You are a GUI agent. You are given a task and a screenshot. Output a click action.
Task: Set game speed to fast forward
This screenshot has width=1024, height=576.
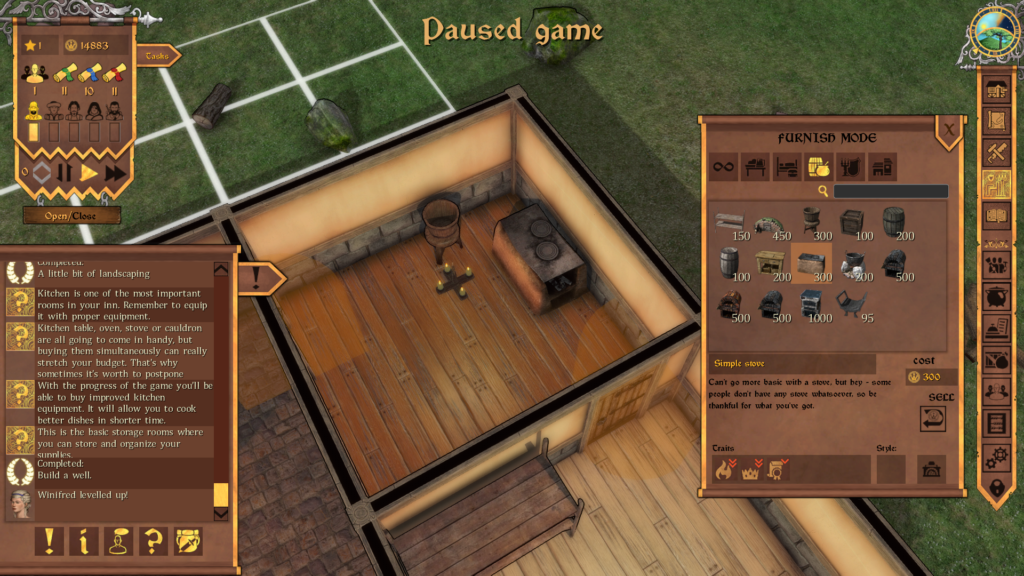116,172
